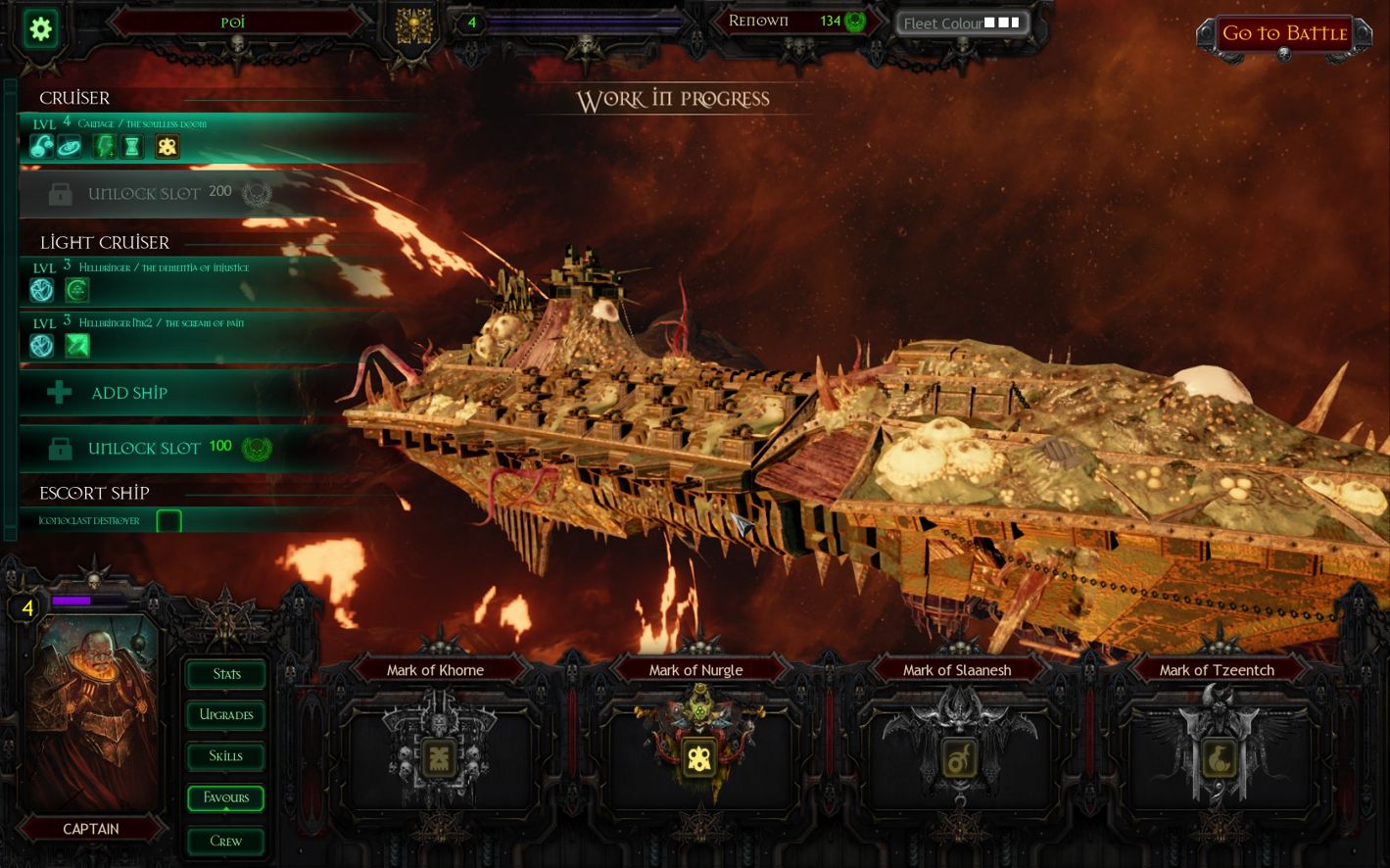Viewport: 1390px width, 868px height.
Task: Open the Fleet Colour selector
Action: [961, 23]
